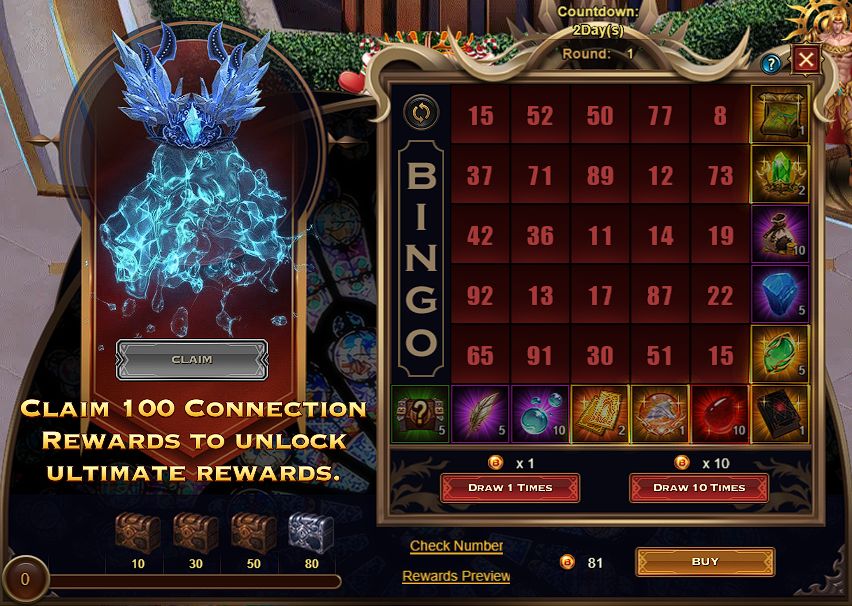
Task: Choose bingo tile number 92
Action: pyautogui.click(x=480, y=296)
